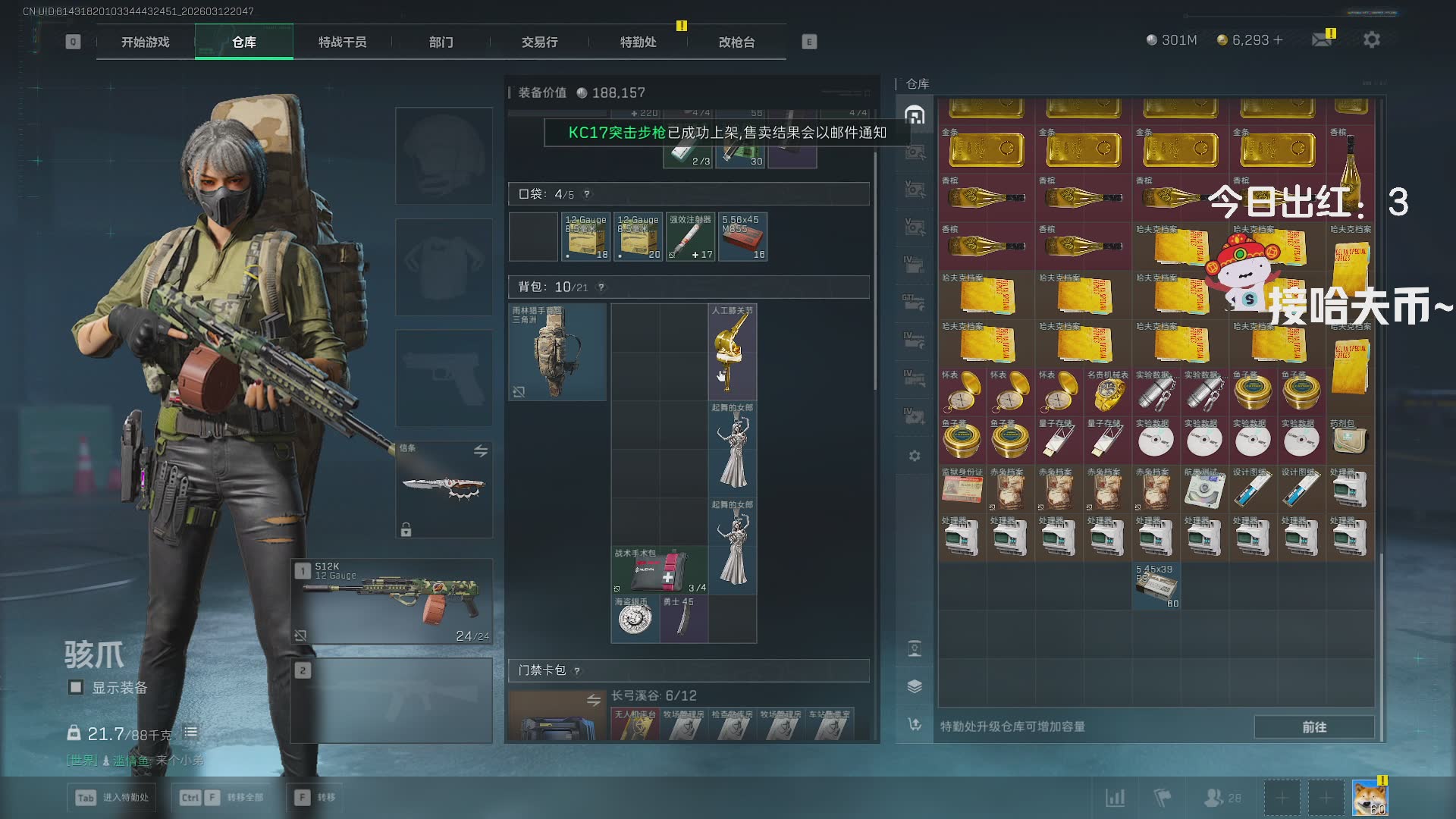Select the S12K shotgun weapon slot

(x=392, y=601)
